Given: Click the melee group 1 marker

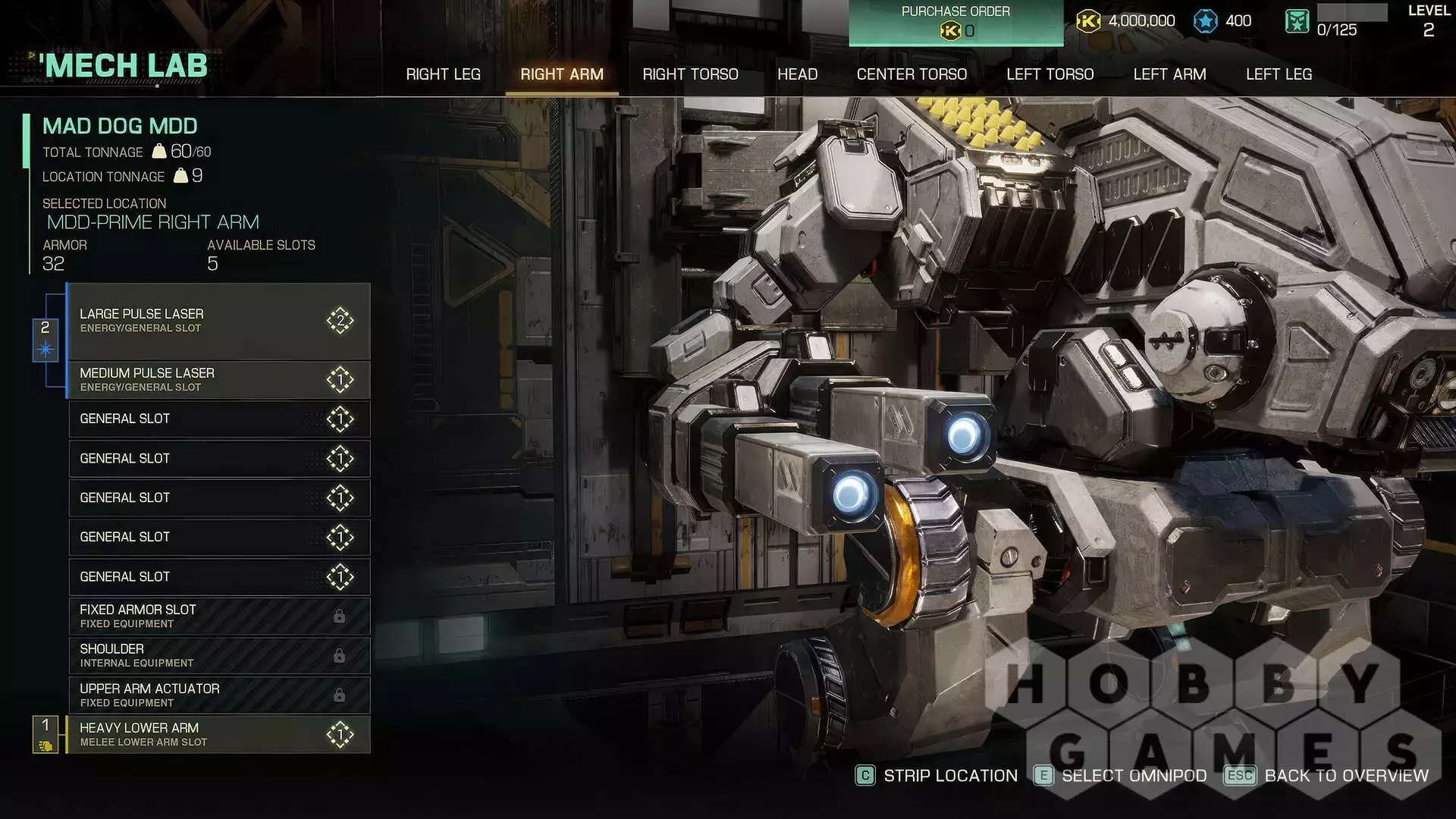Looking at the screenshot, I should tap(45, 734).
